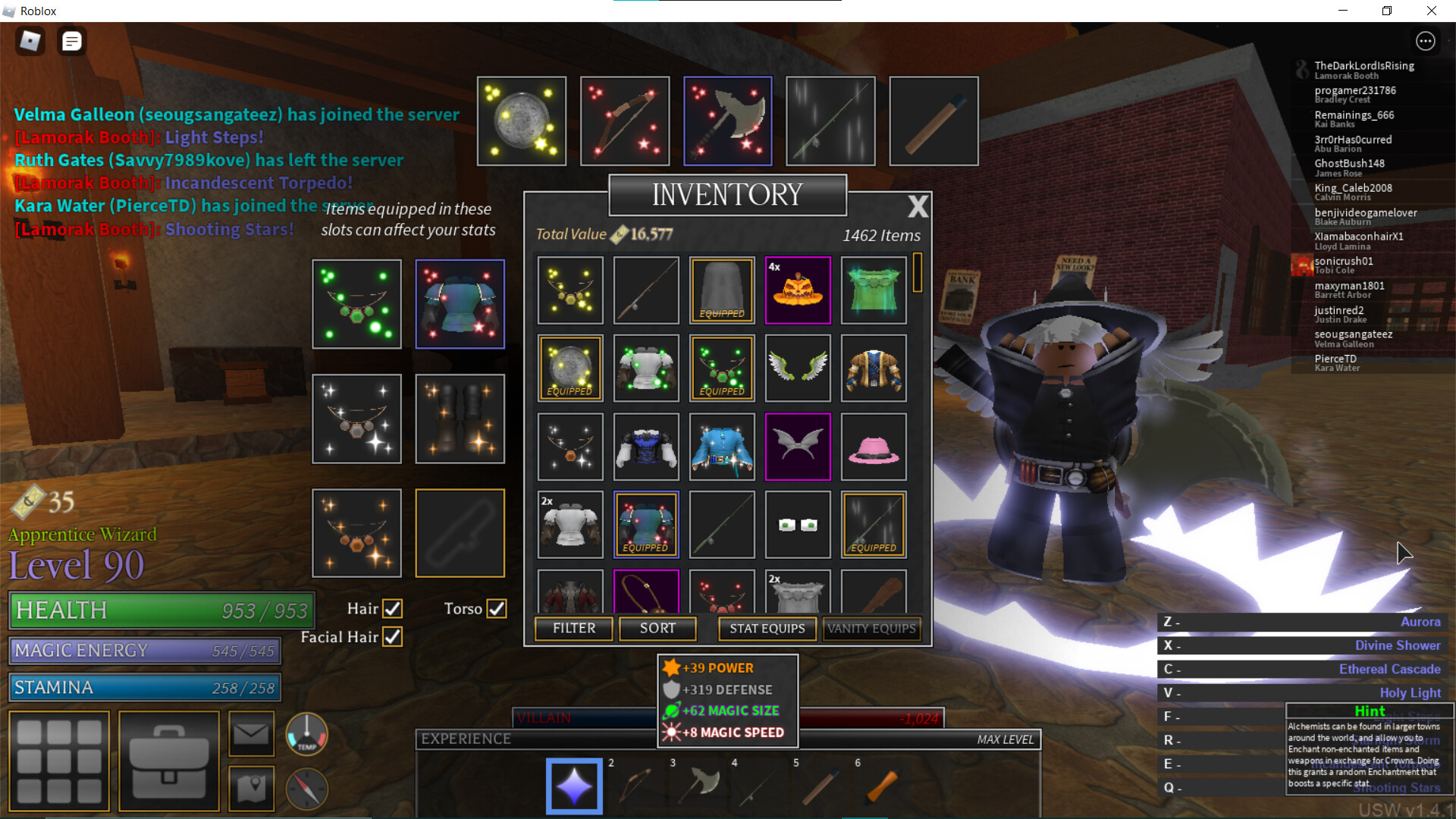Open the briefcase inventory button
Image resolution: width=1456 pixels, height=819 pixels.
(169, 761)
